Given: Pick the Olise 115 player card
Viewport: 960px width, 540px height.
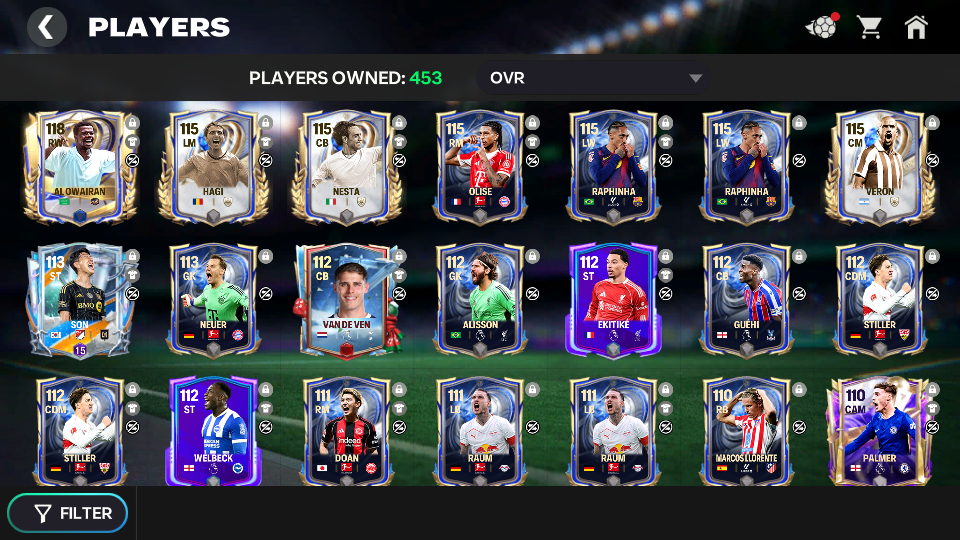Looking at the screenshot, I should click(x=479, y=166).
